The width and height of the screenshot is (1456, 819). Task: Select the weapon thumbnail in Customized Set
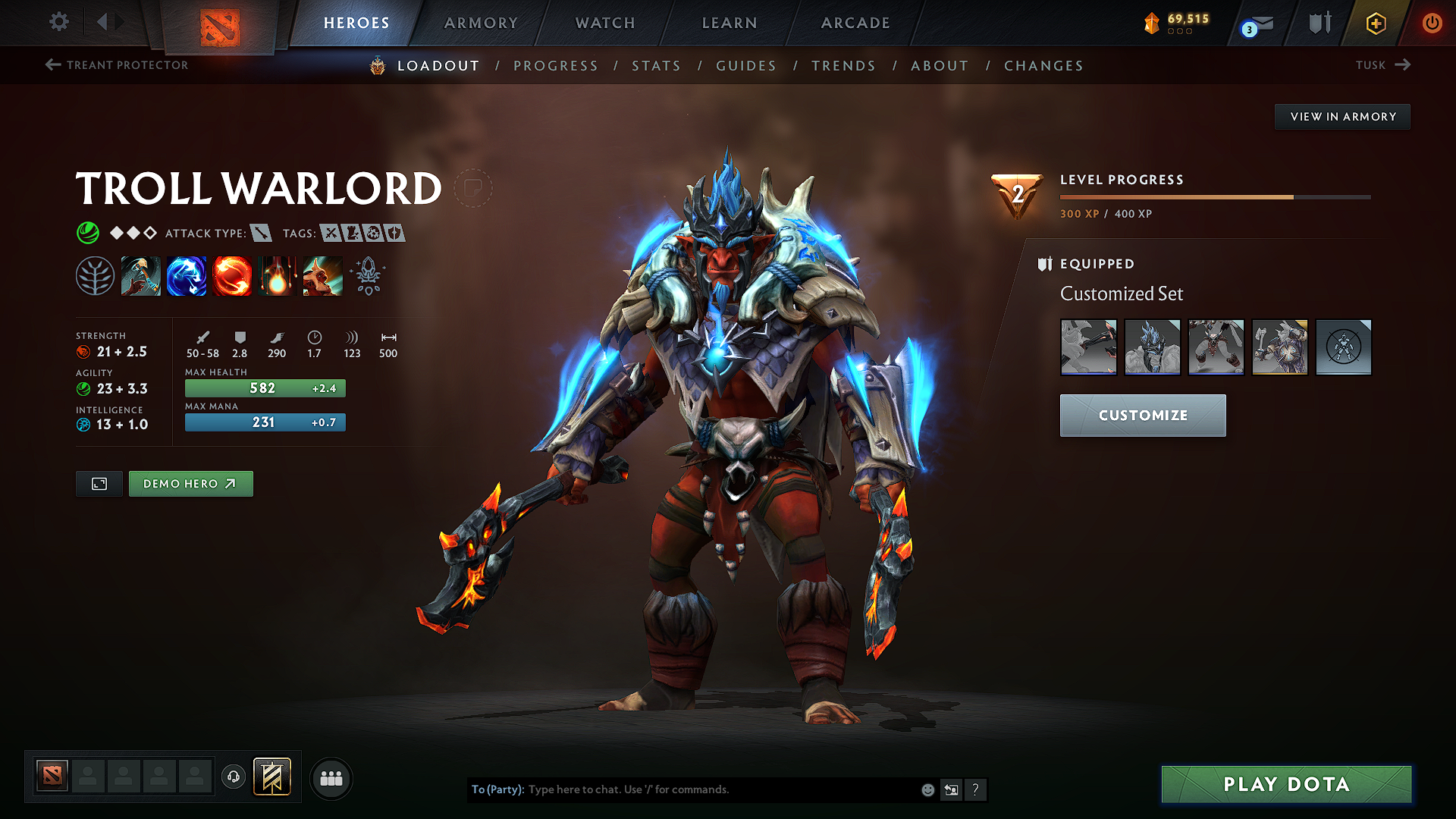1088,347
